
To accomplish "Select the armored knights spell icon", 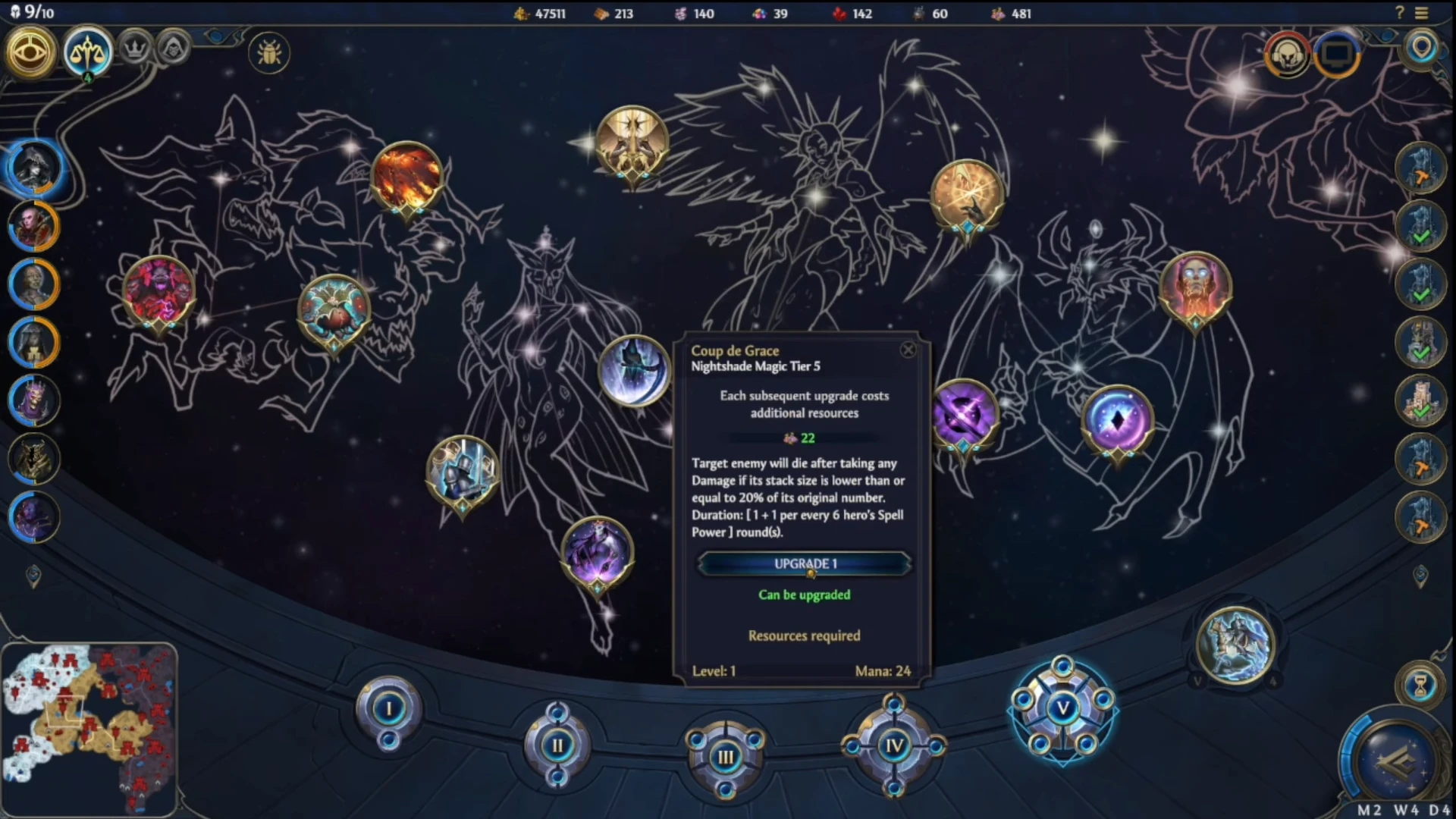I will 463,472.
